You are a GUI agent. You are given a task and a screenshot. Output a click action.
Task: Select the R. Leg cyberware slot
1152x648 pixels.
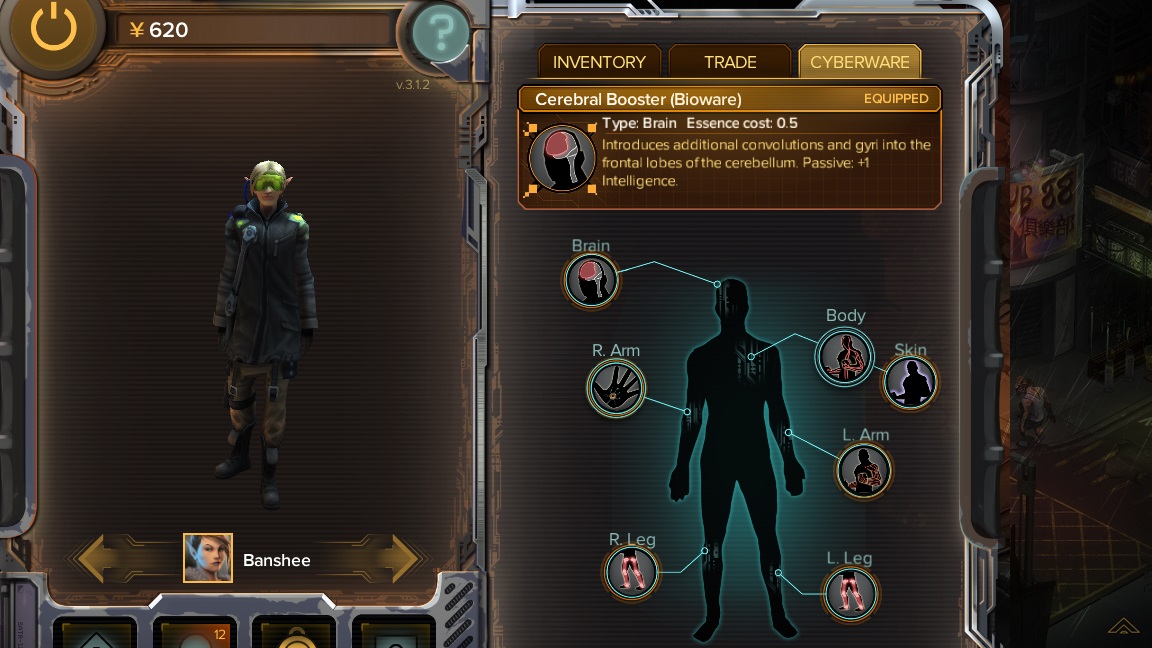pos(632,572)
